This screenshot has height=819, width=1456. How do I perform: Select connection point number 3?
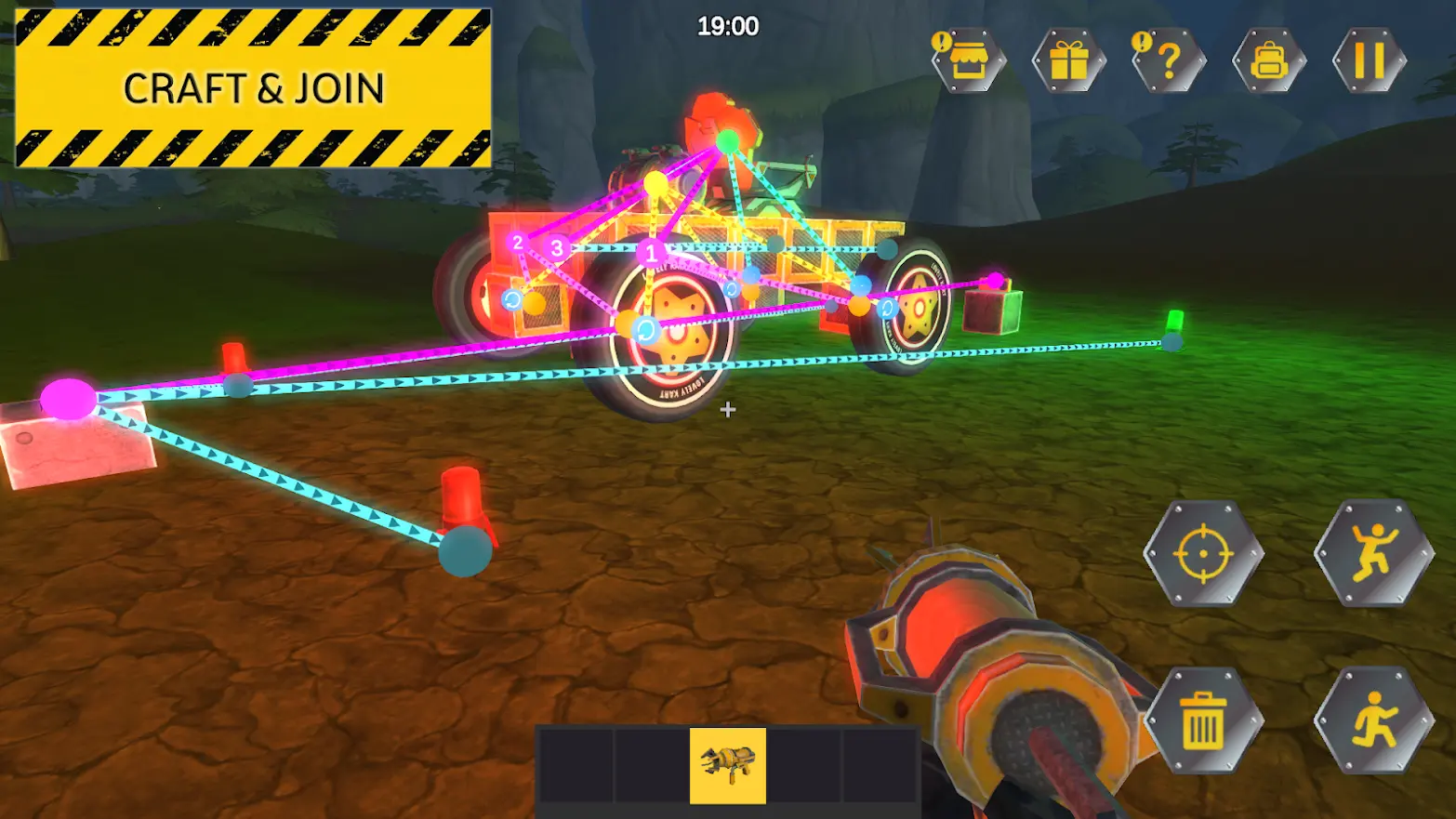[x=557, y=248]
